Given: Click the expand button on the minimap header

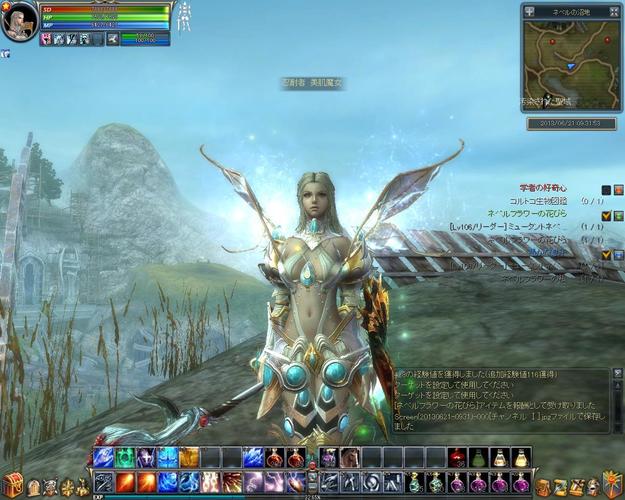Looking at the screenshot, I should click(615, 10).
